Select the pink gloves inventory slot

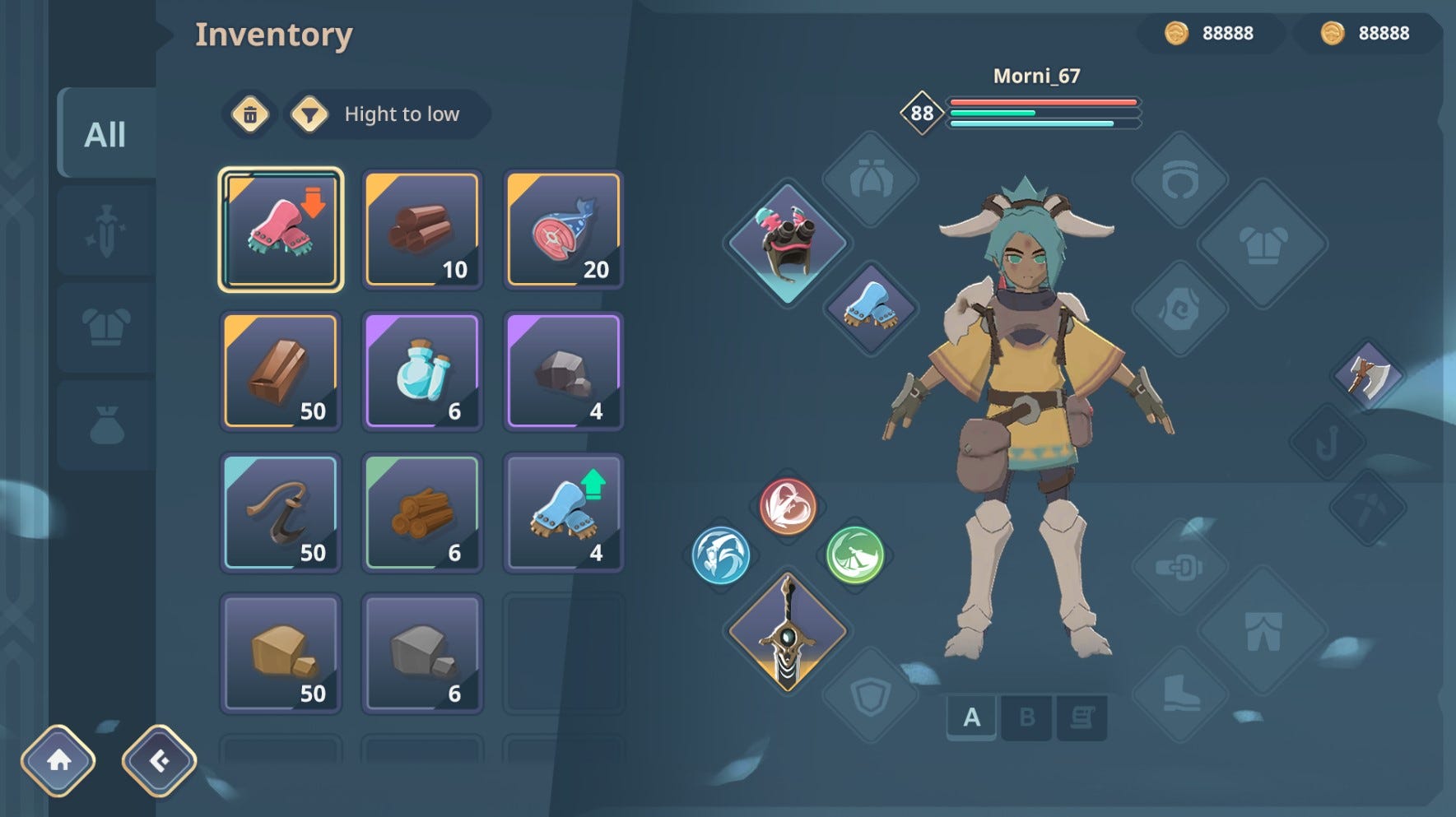point(281,230)
